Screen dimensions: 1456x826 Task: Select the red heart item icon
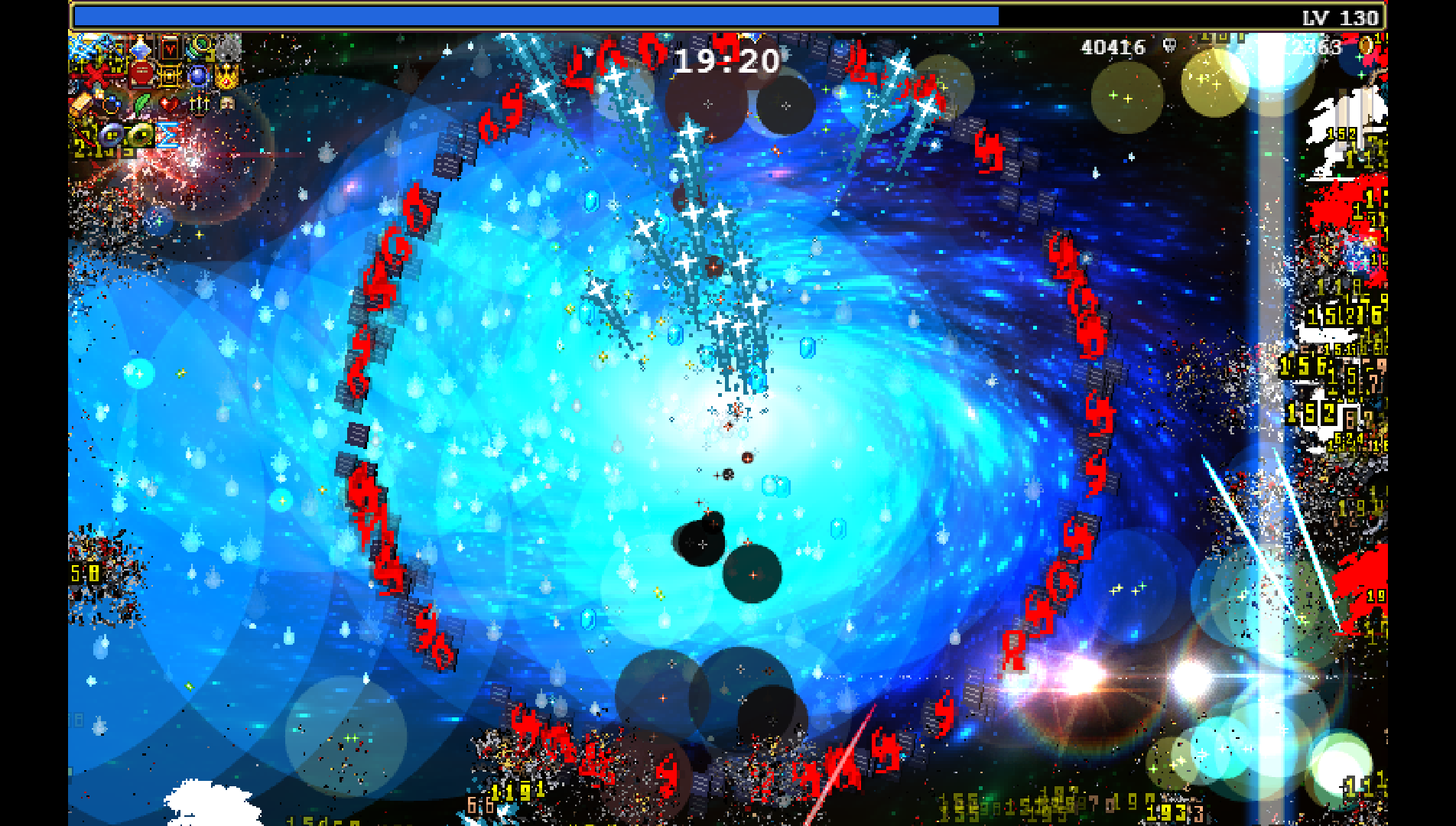click(x=170, y=103)
